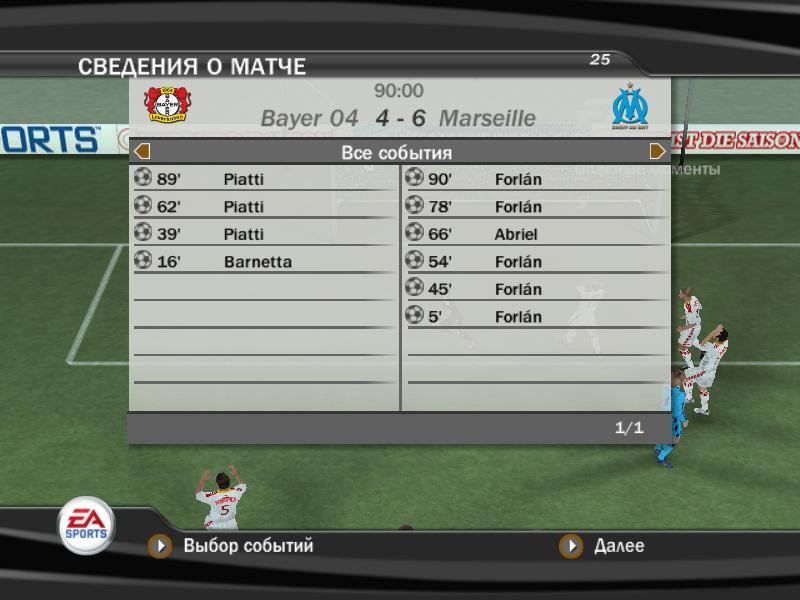Select Piatti's 89' goal row
Image resolution: width=800 pixels, height=600 pixels.
coord(264,179)
